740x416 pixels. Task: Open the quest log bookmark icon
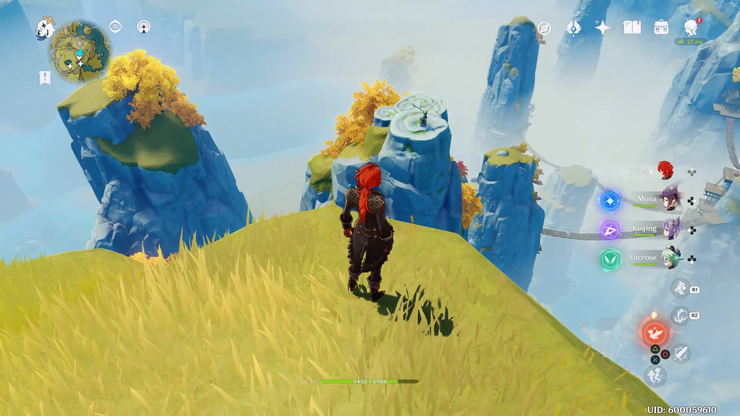pos(45,77)
